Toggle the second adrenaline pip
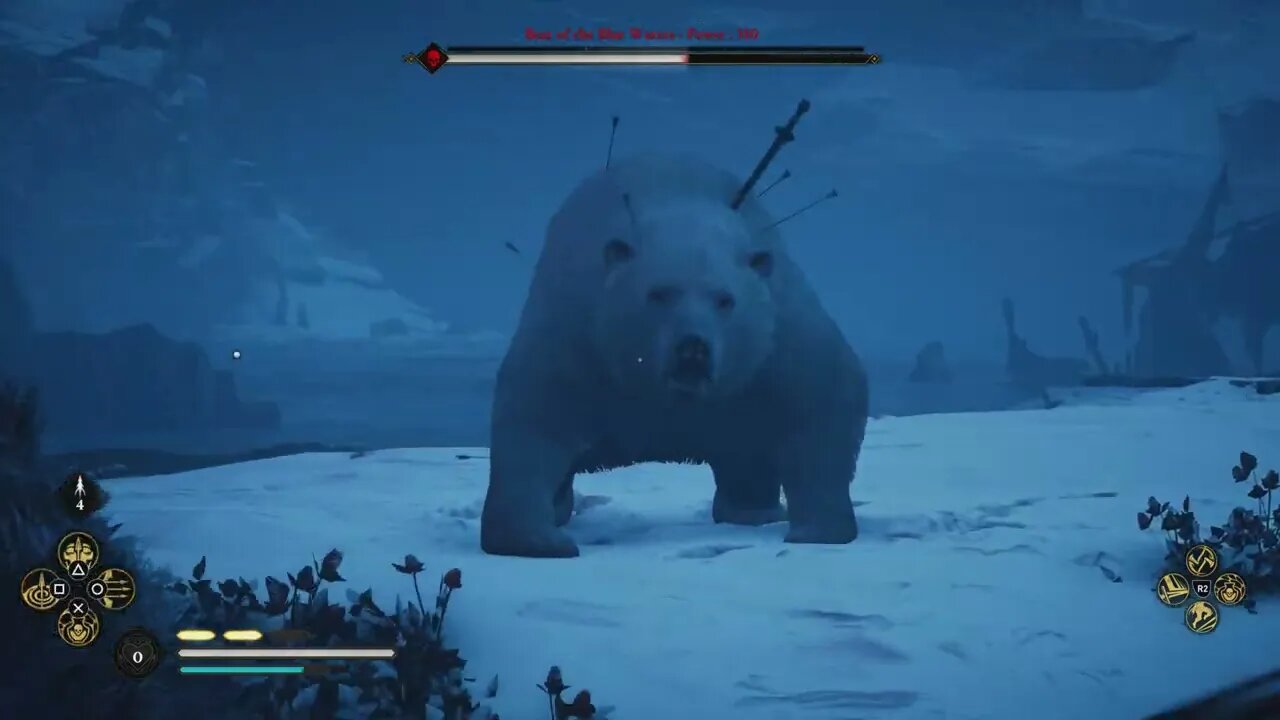1280x720 pixels. 243,635
